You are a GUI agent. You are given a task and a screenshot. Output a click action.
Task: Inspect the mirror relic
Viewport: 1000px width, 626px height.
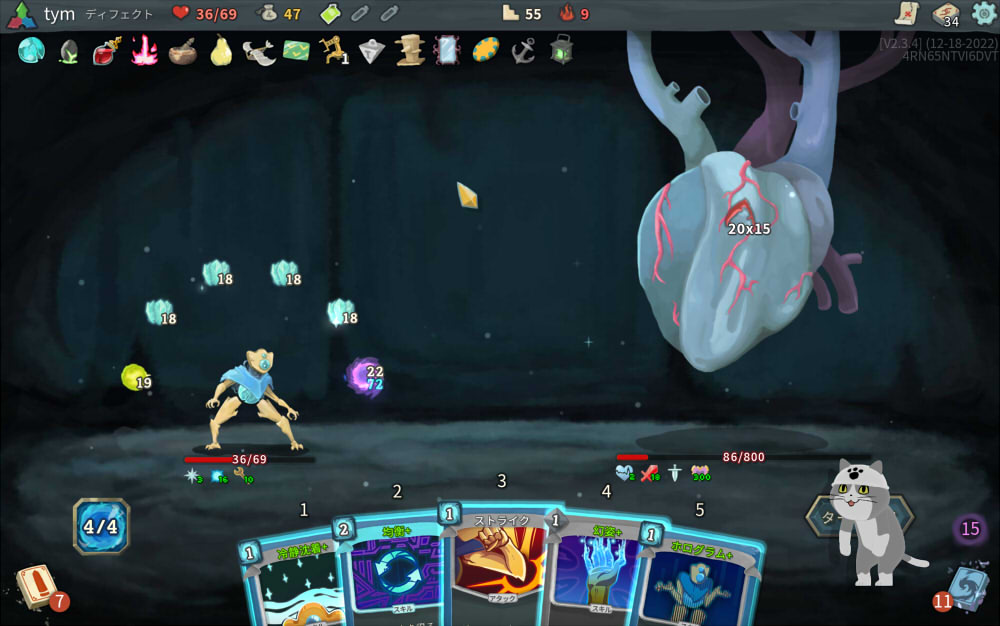pos(446,50)
